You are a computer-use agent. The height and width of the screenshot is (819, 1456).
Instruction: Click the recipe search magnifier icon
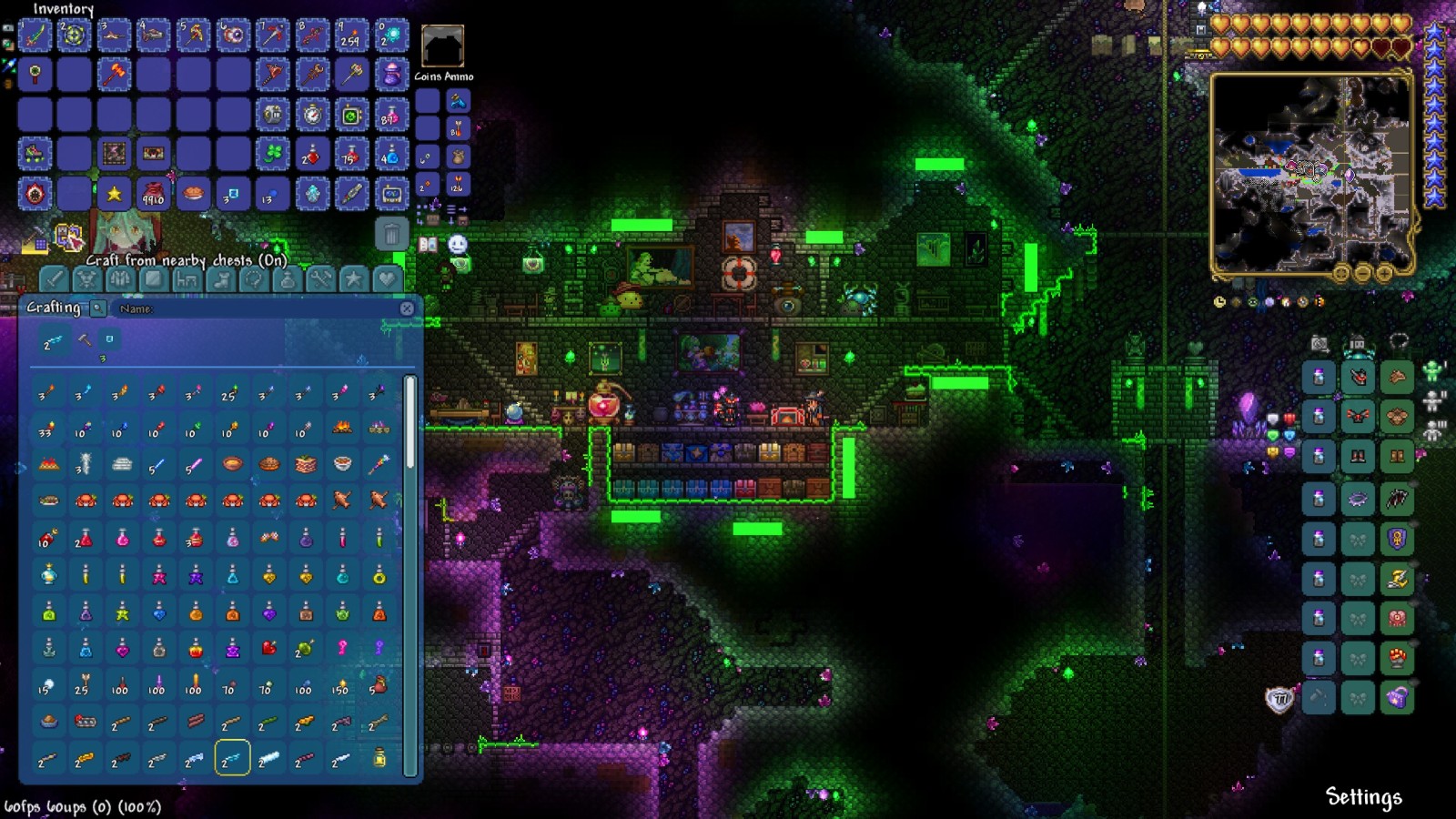[97, 308]
